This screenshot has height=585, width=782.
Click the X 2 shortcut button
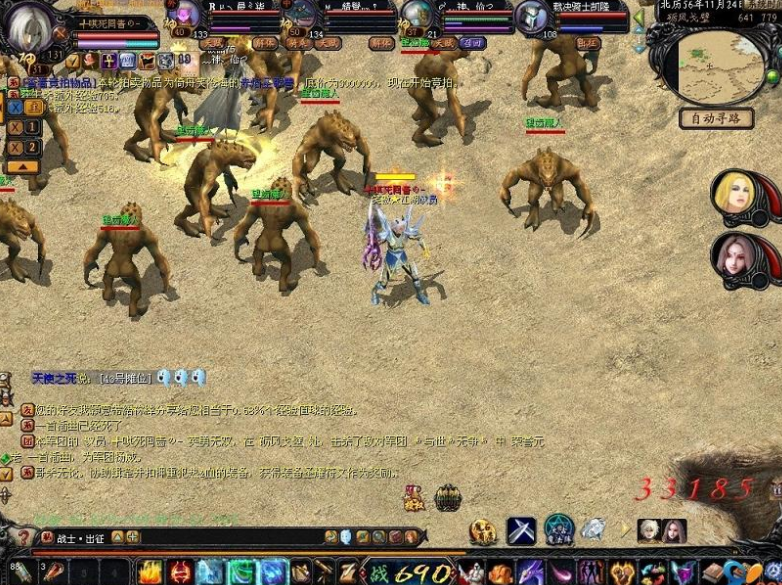click(25, 148)
